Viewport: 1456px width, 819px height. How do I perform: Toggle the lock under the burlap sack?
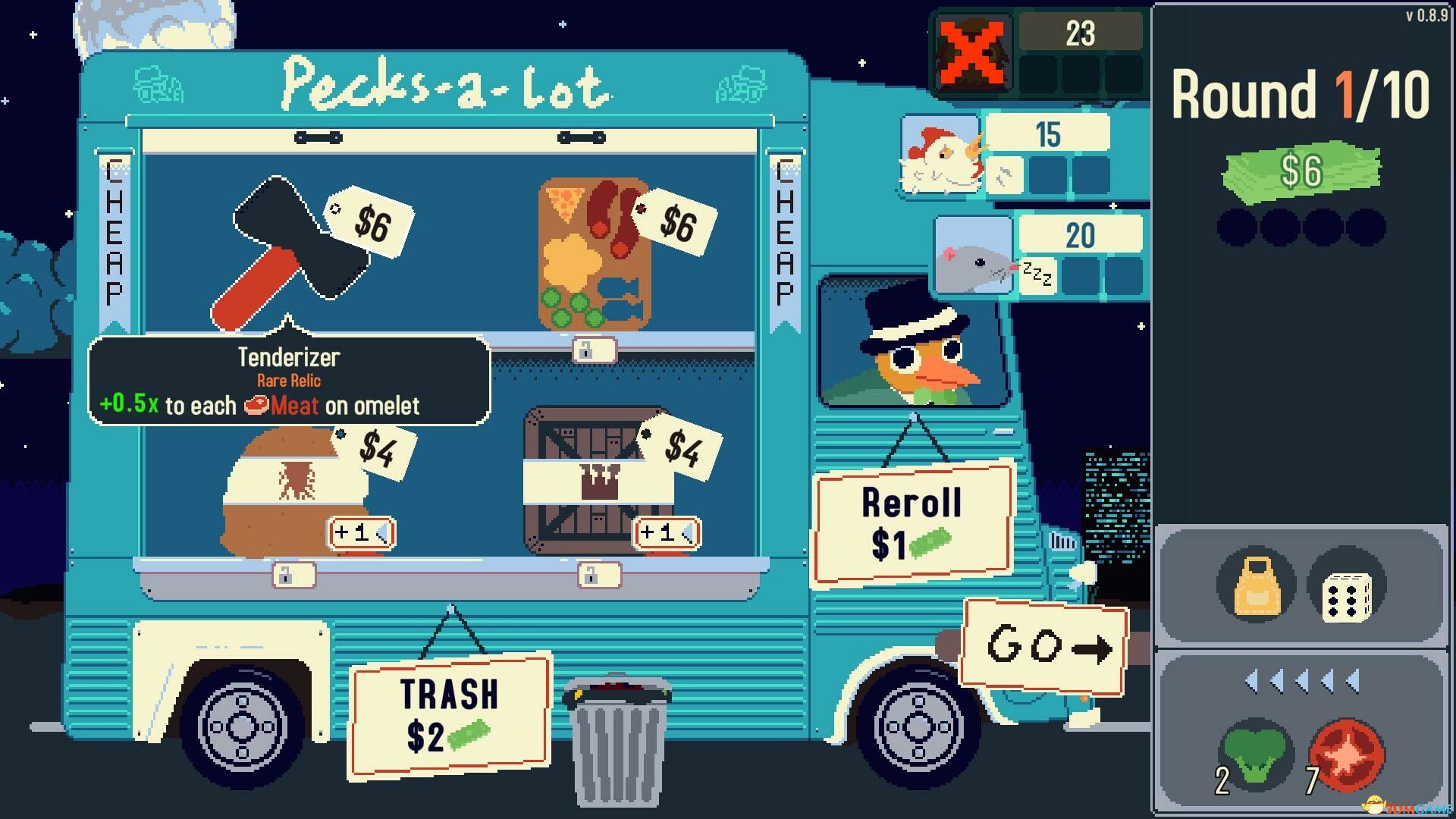point(293,576)
